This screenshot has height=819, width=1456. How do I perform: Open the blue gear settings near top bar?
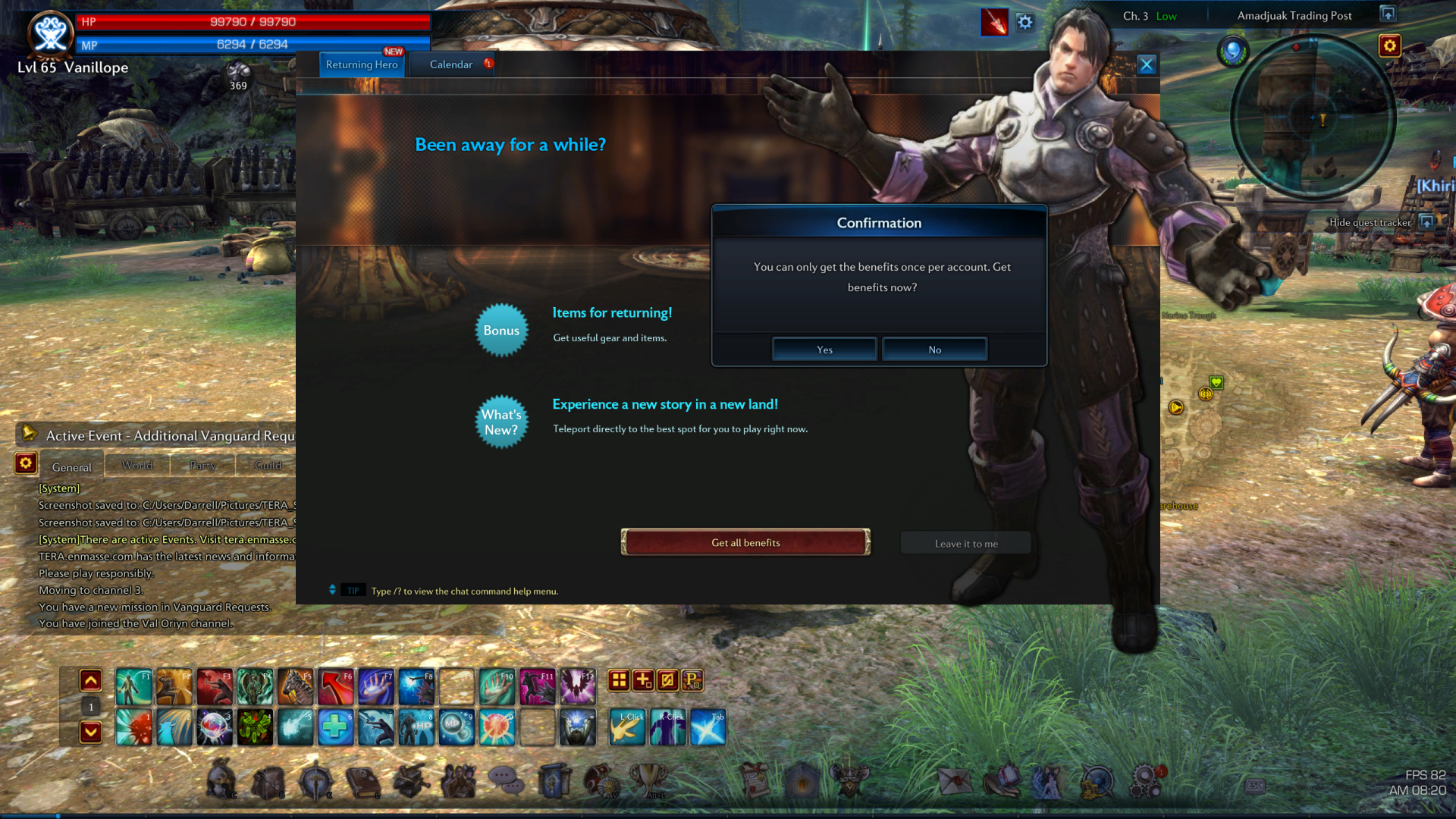(1025, 23)
